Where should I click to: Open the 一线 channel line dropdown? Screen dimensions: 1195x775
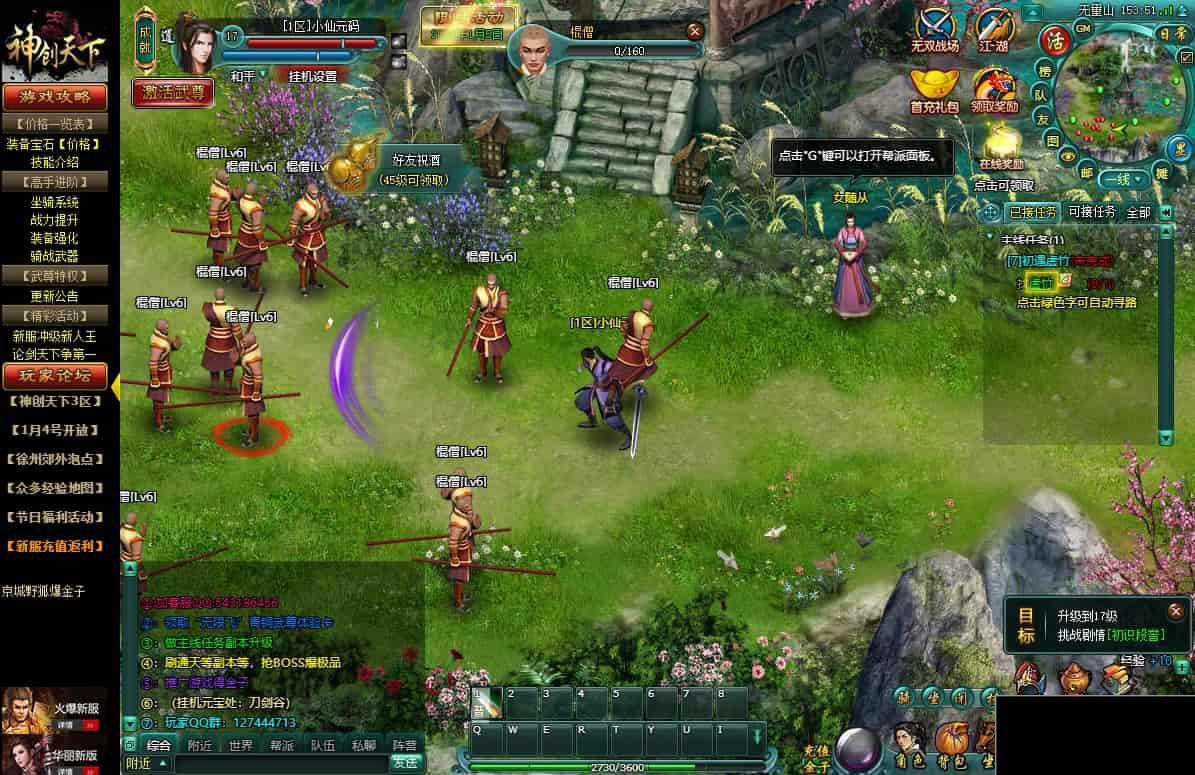coord(1122,180)
